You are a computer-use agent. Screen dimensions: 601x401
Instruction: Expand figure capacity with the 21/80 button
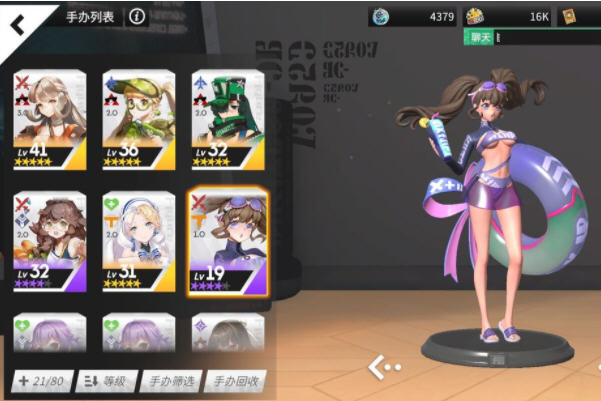40,381
